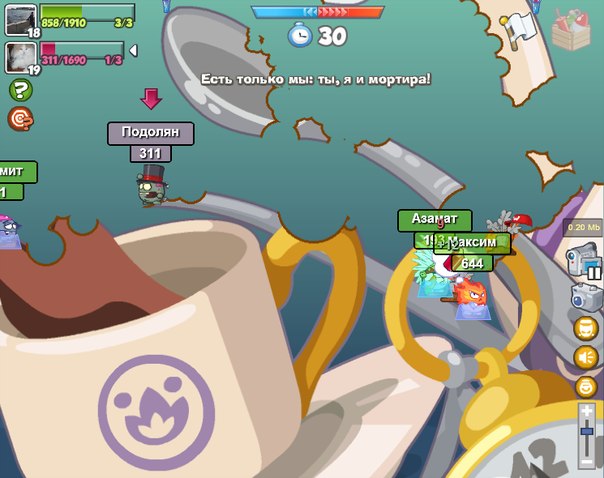The height and width of the screenshot is (478, 604).
Task: Toggle sound with the speaker button
Action: point(585,357)
